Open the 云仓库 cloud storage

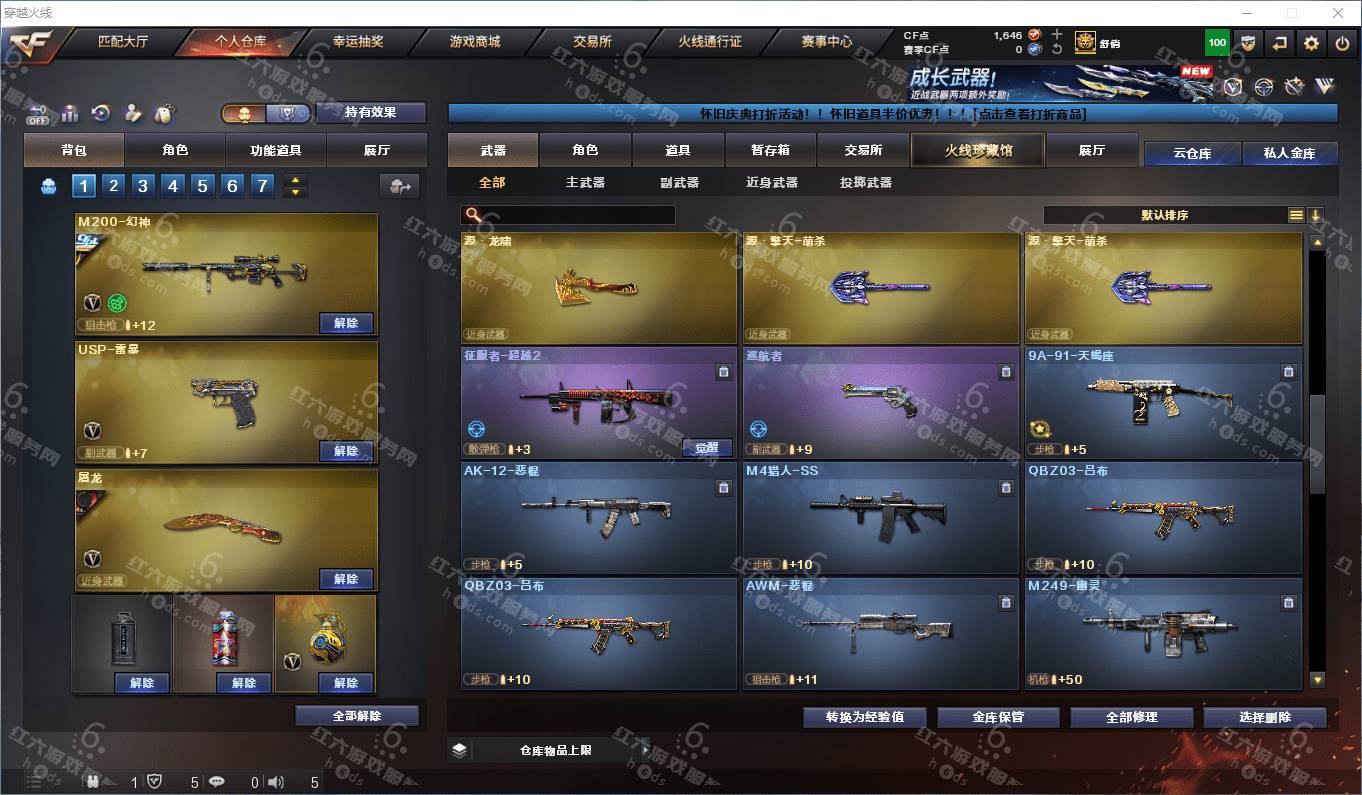pos(1192,153)
